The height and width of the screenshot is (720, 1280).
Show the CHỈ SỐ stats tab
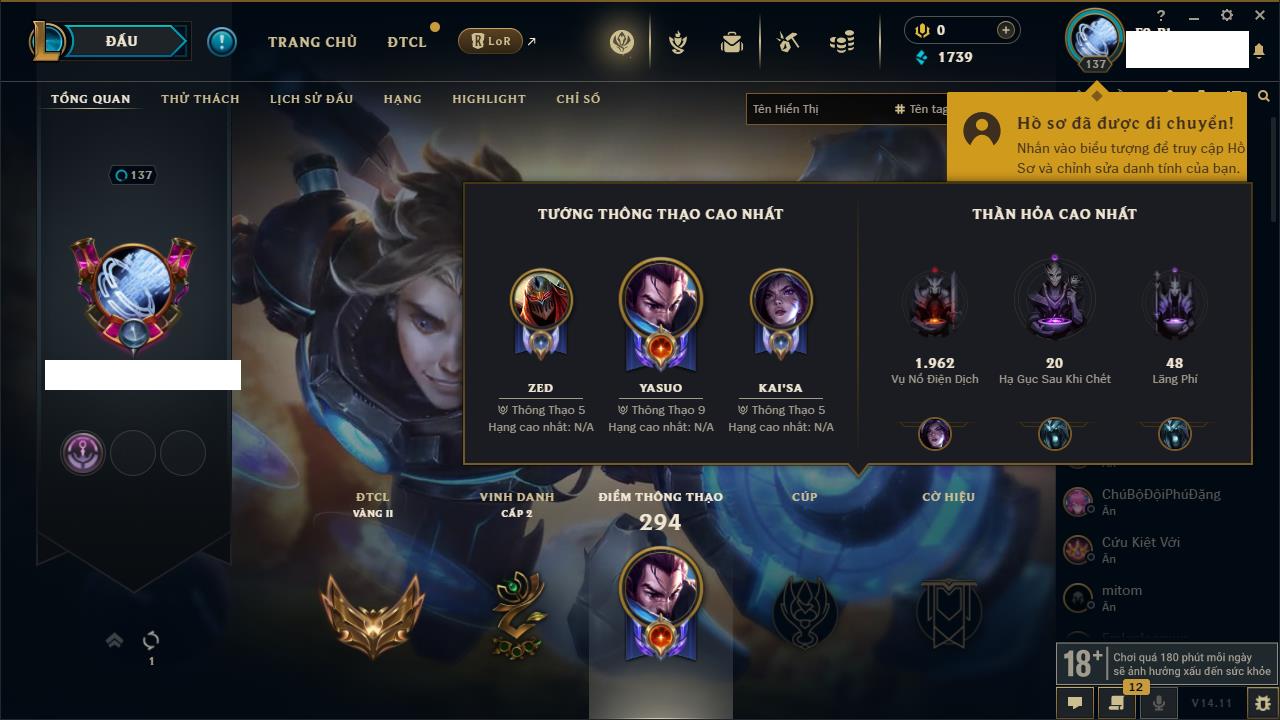pos(578,99)
